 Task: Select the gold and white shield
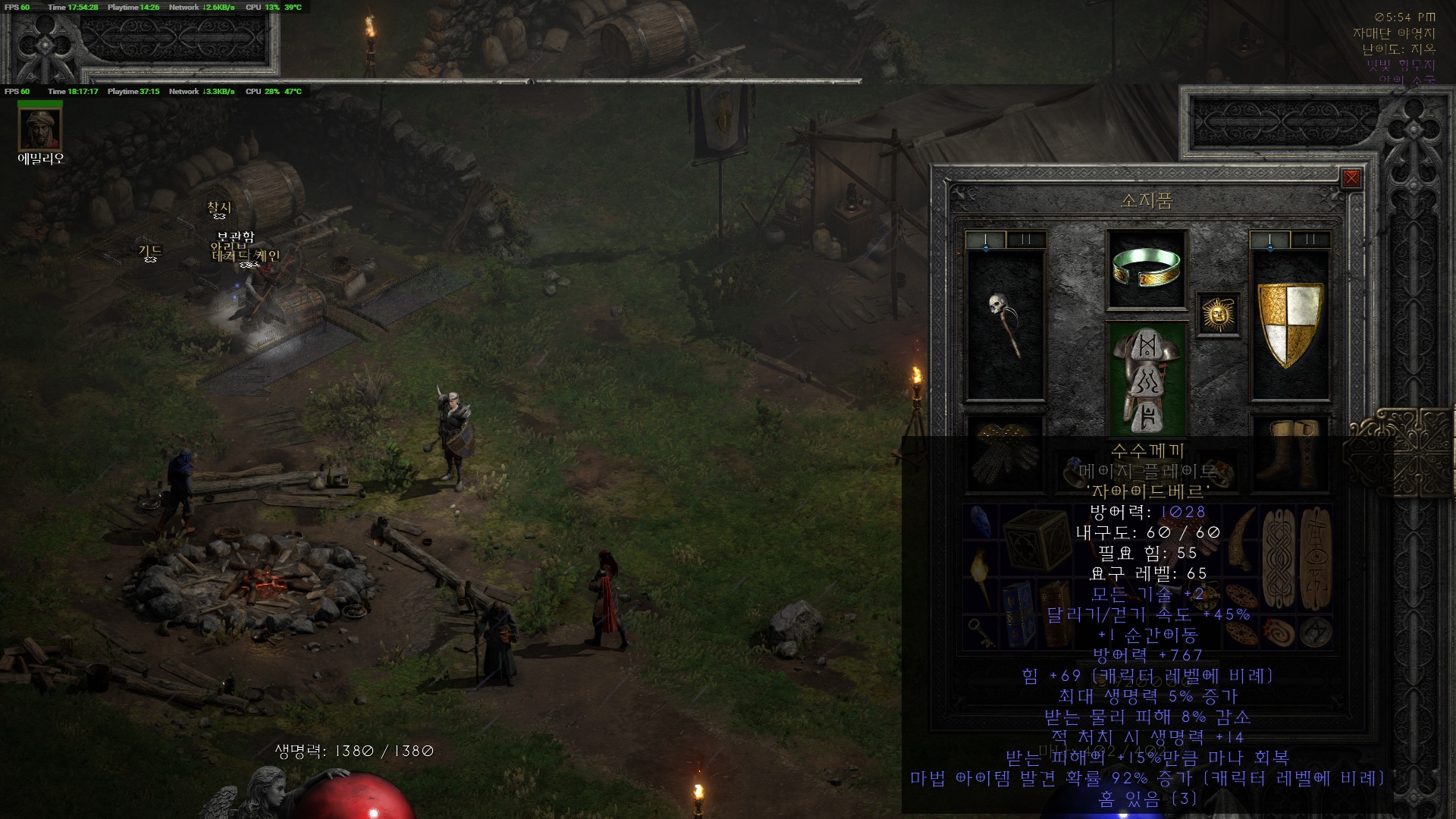[x=1290, y=325]
